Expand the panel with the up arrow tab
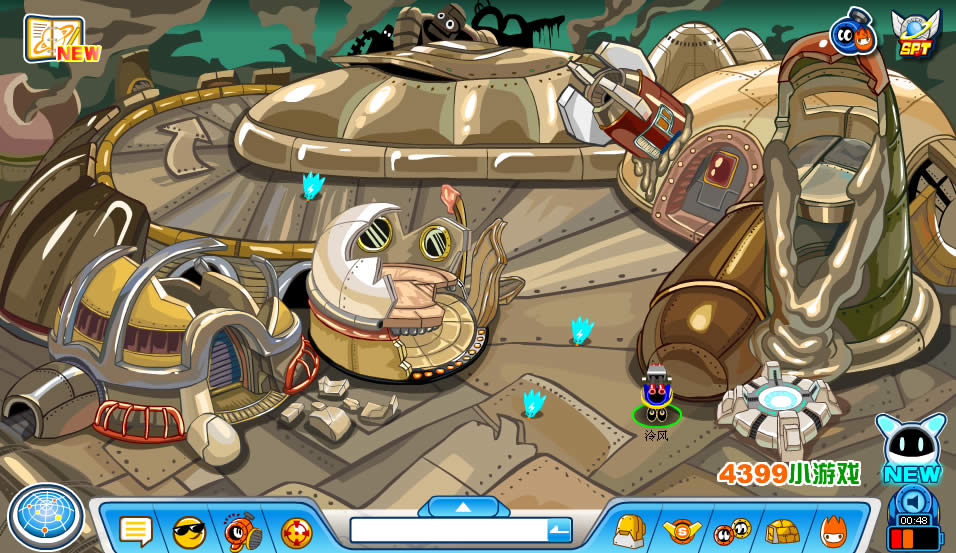This screenshot has height=553, width=956. click(x=463, y=507)
